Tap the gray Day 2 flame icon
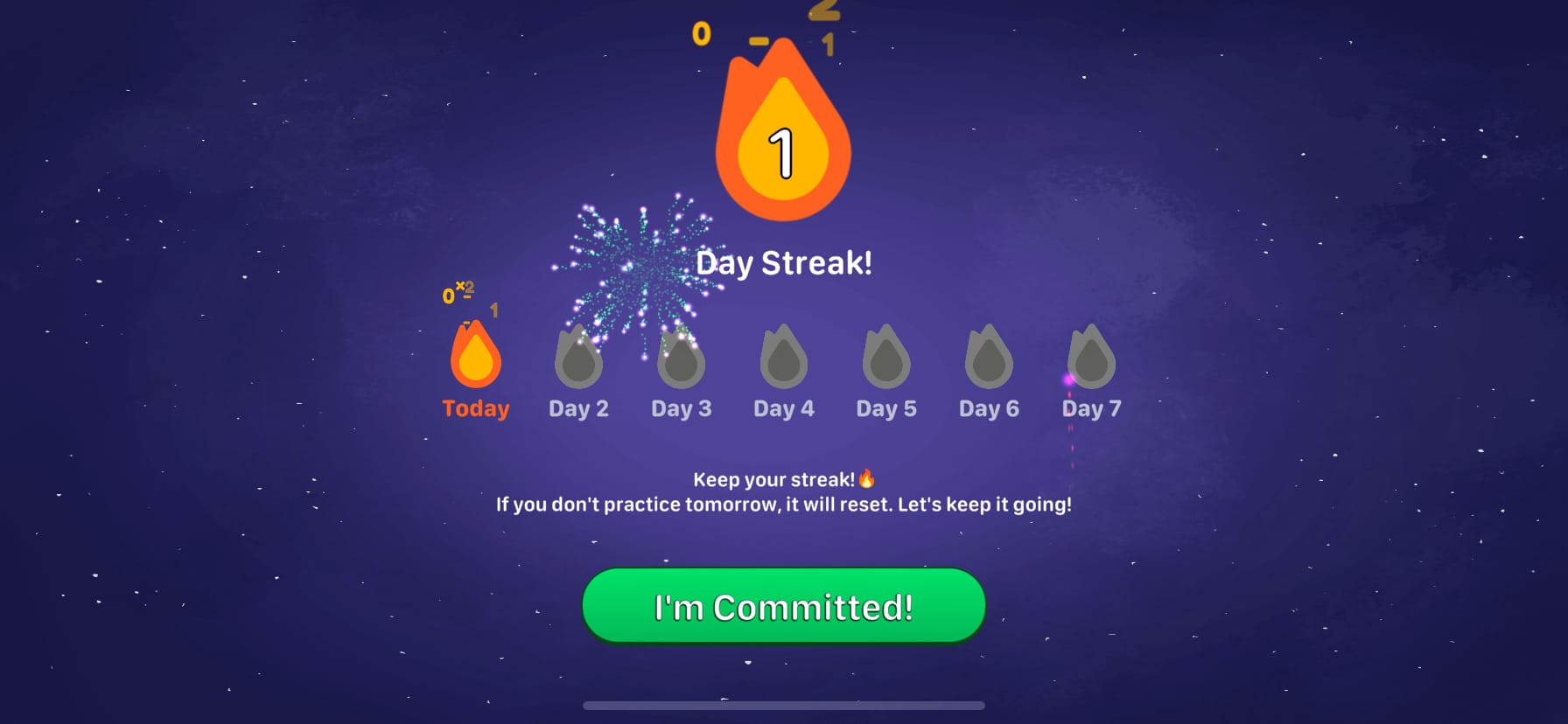The height and width of the screenshot is (724, 1568). pos(577,359)
